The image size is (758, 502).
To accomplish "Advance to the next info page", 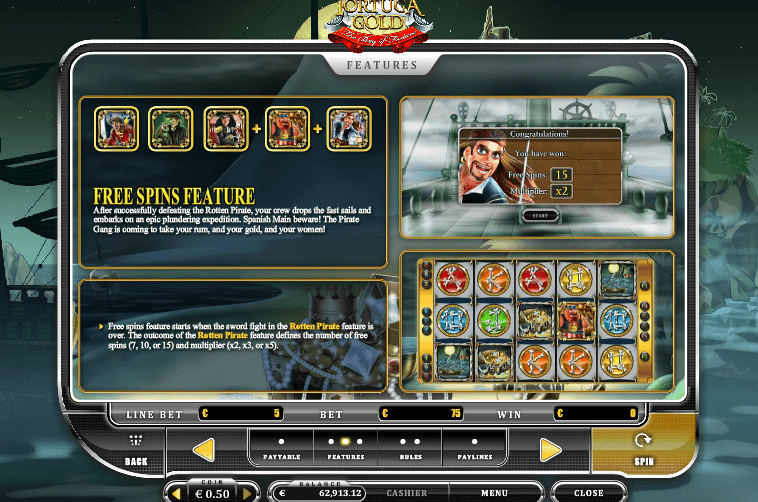I will pos(550,450).
